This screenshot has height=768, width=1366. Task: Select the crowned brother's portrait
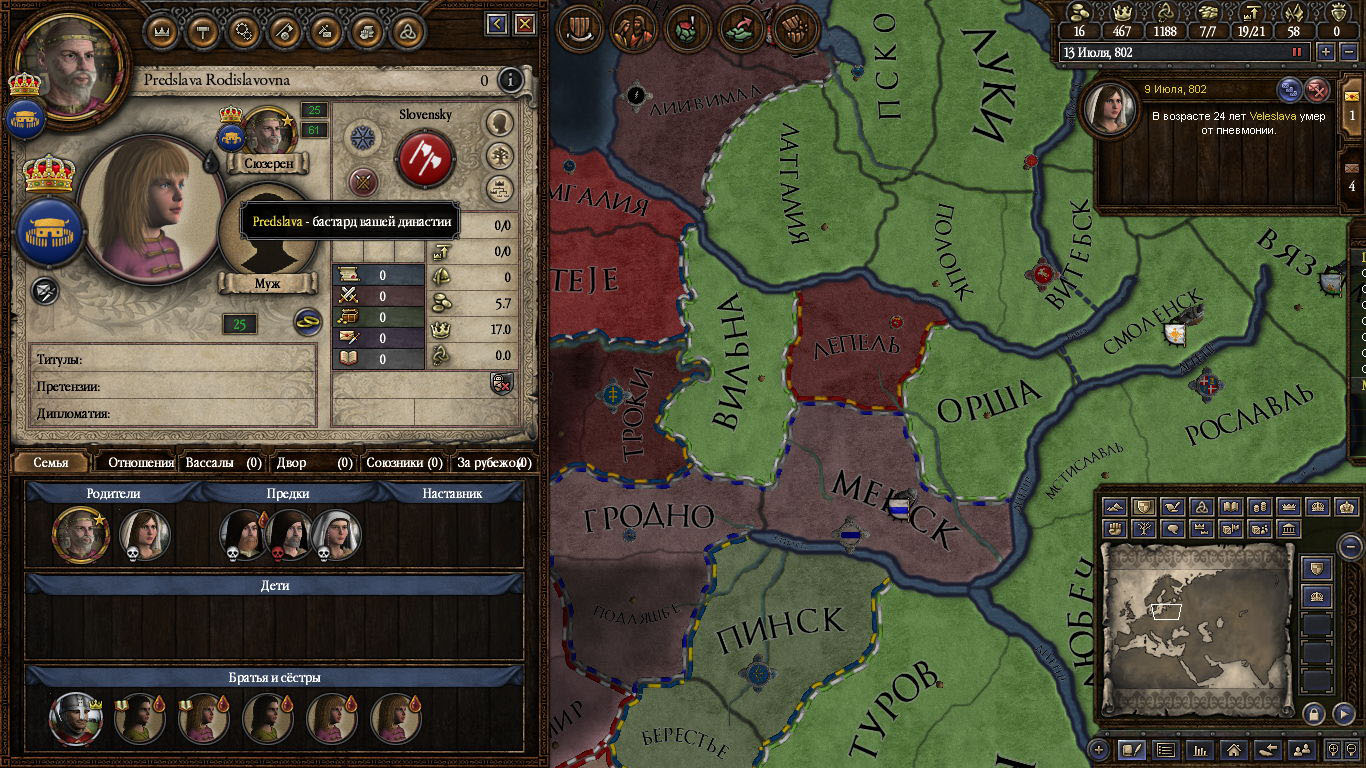tap(75, 718)
